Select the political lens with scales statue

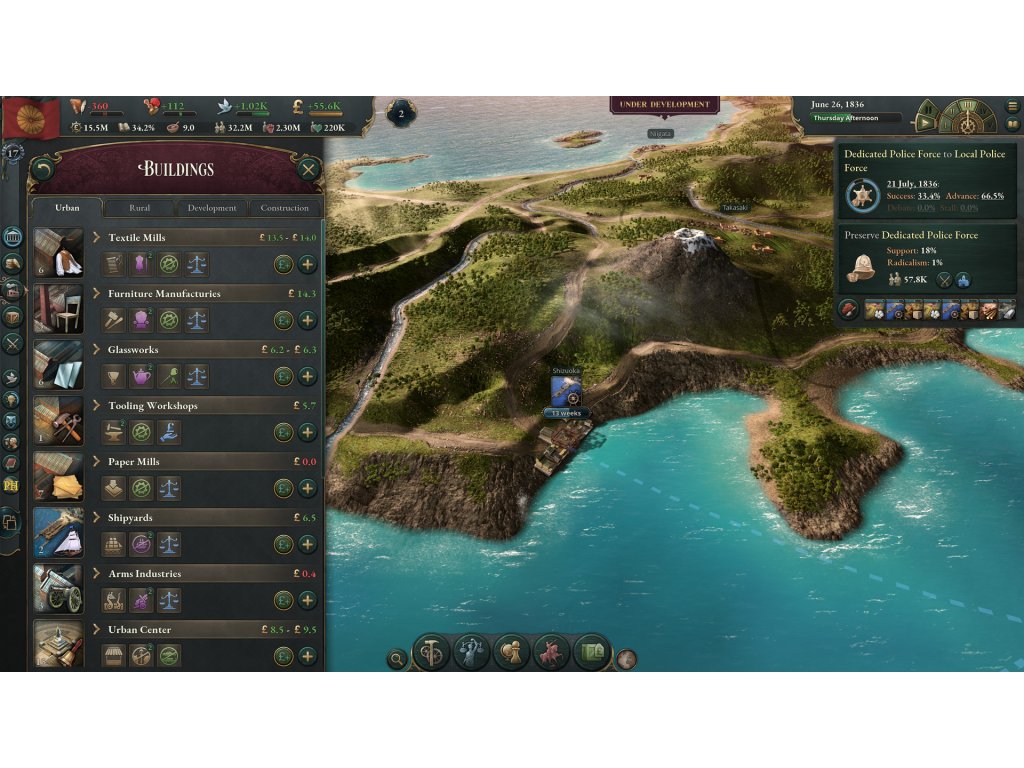pos(471,652)
